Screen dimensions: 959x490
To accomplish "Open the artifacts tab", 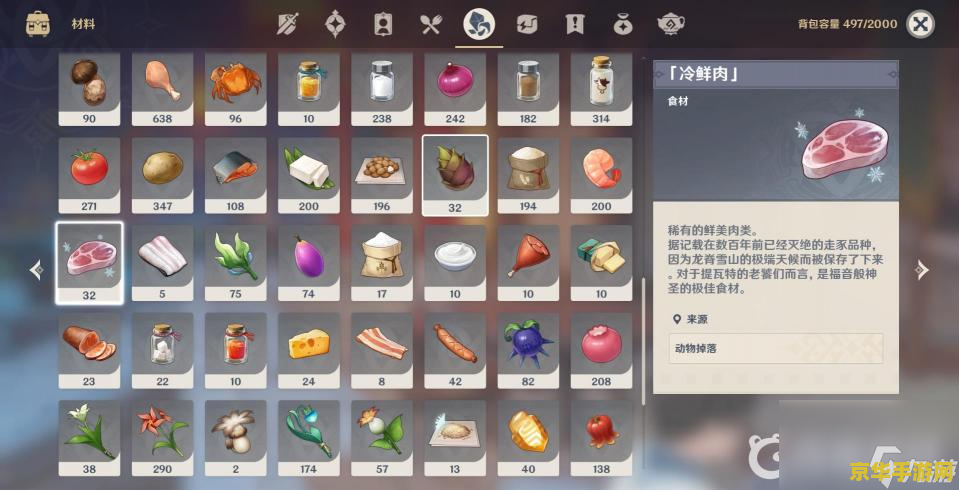I will (336, 24).
